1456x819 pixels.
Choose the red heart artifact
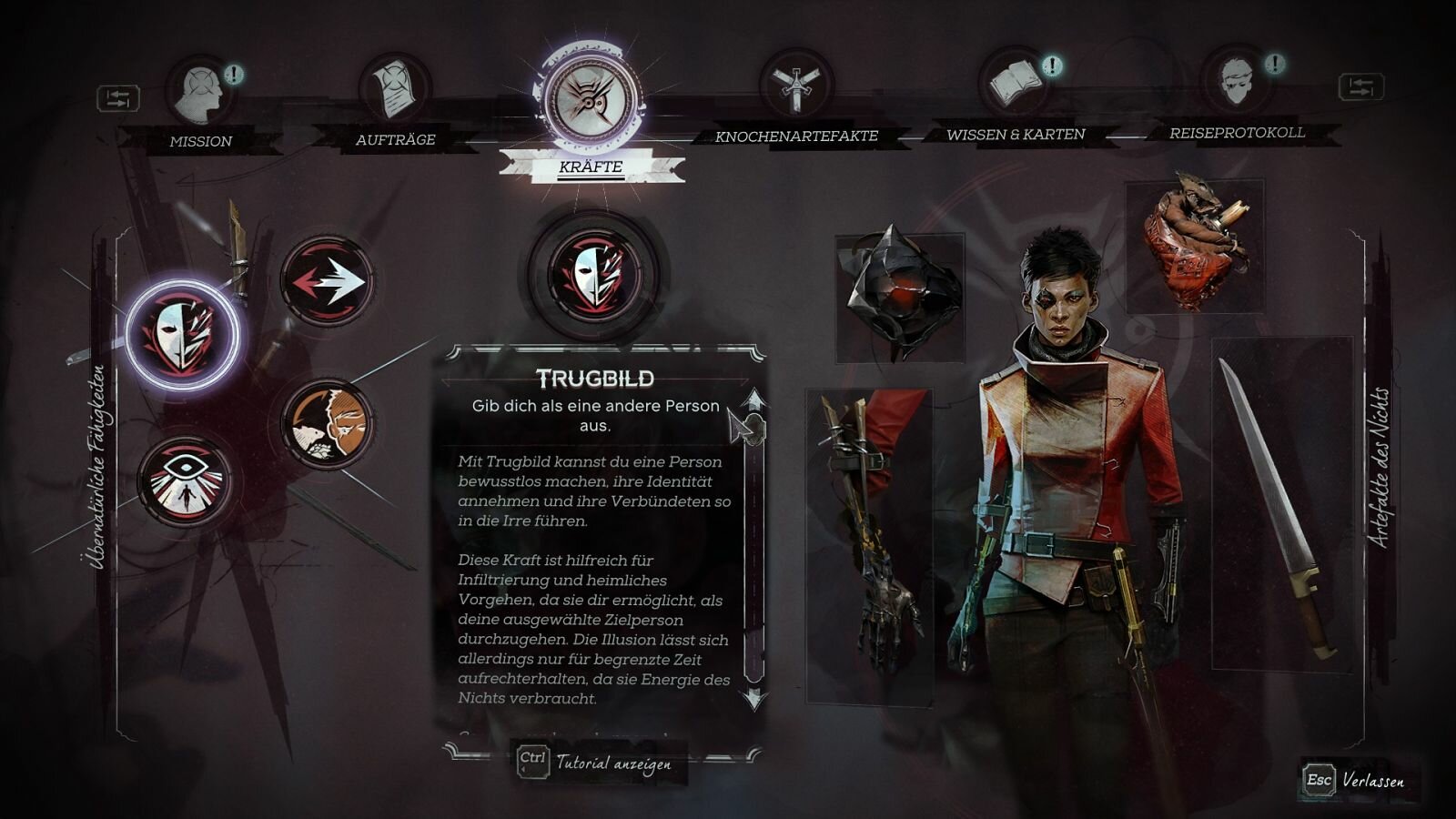click(1194, 242)
